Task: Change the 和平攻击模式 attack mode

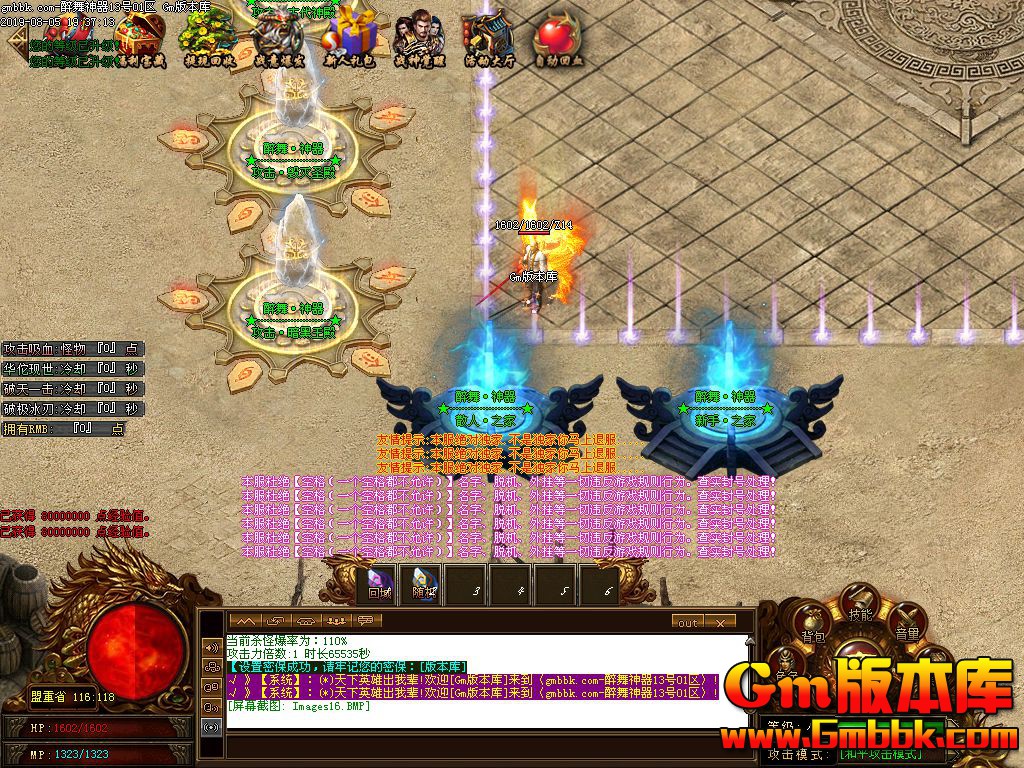Action: tap(879, 753)
